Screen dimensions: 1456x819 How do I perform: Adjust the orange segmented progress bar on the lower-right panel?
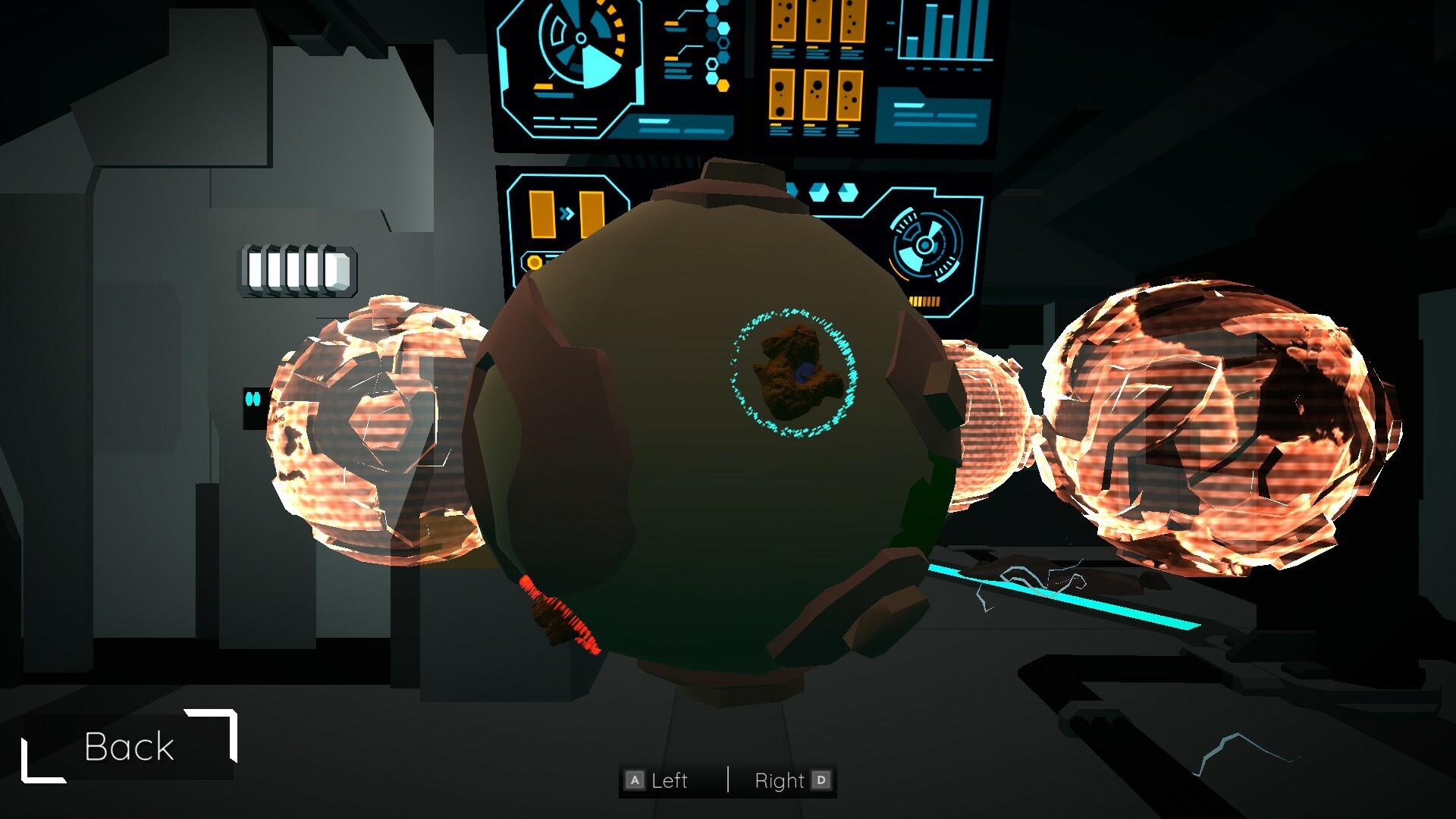pyautogui.click(x=925, y=302)
